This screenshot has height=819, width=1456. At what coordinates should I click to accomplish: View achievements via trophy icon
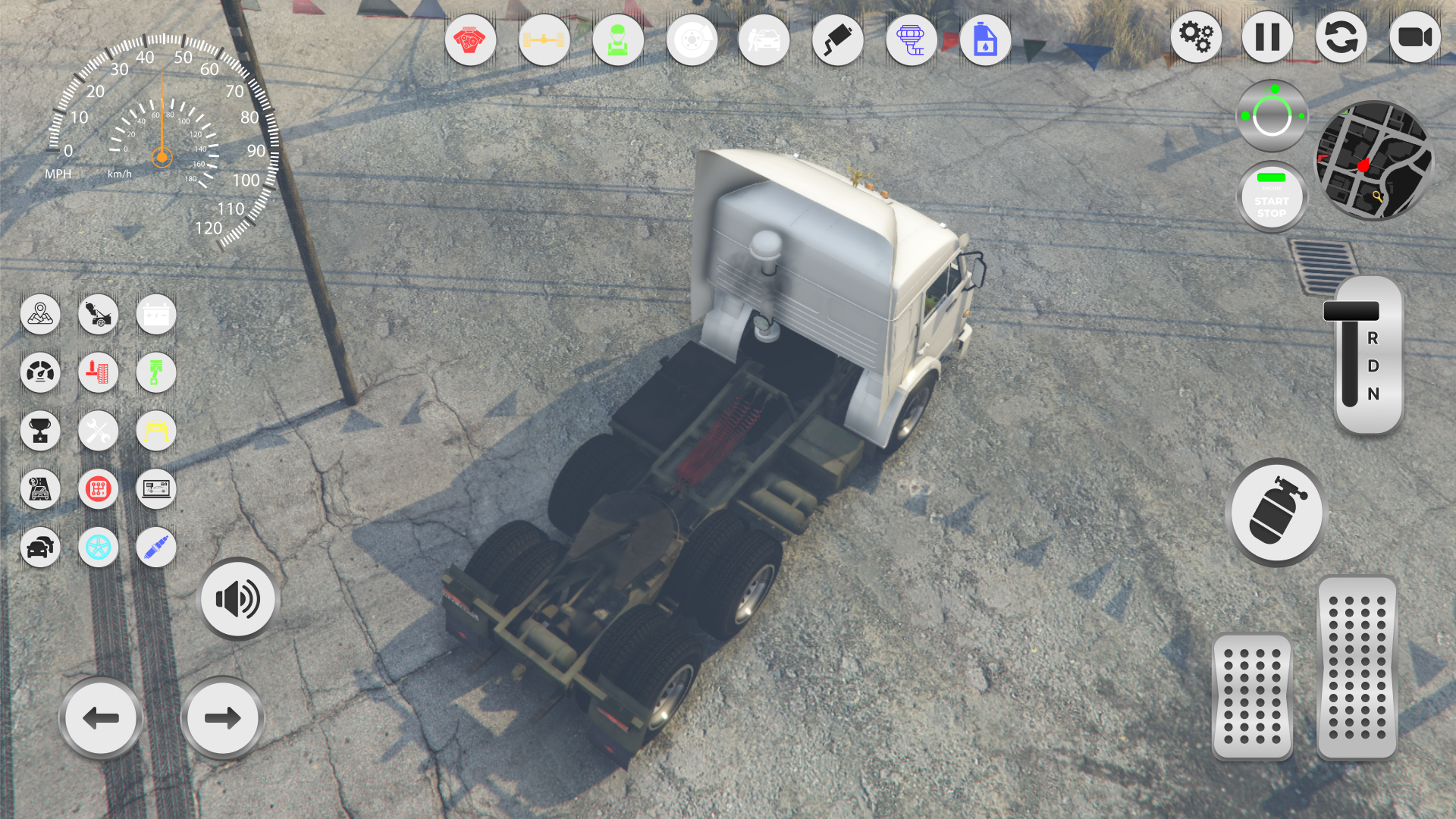pyautogui.click(x=41, y=431)
